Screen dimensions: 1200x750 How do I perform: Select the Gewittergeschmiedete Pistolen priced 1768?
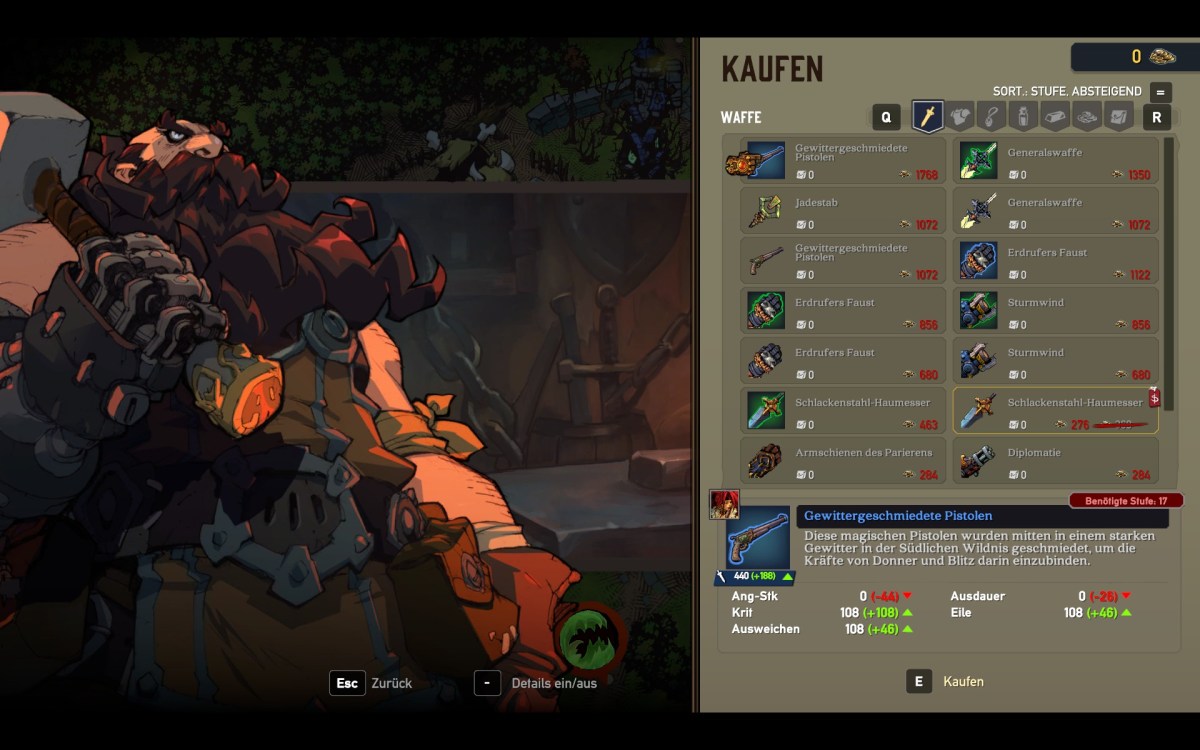pyautogui.click(x=843, y=161)
